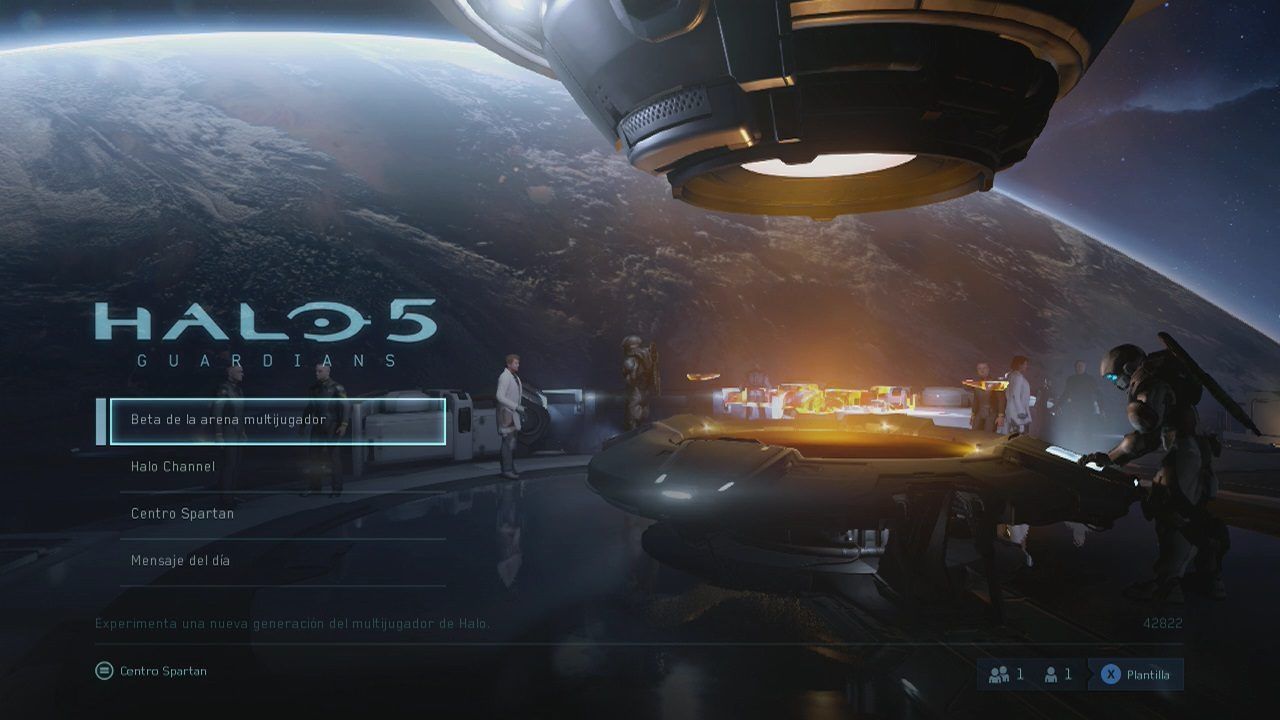Show the single player count icon
This screenshot has width=1280, height=720.
(x=1051, y=675)
